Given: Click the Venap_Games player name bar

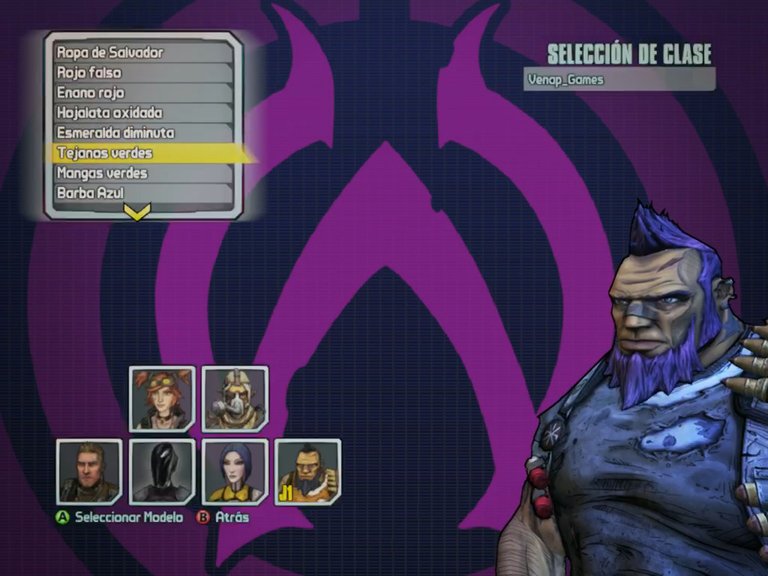Looking at the screenshot, I should (x=619, y=79).
